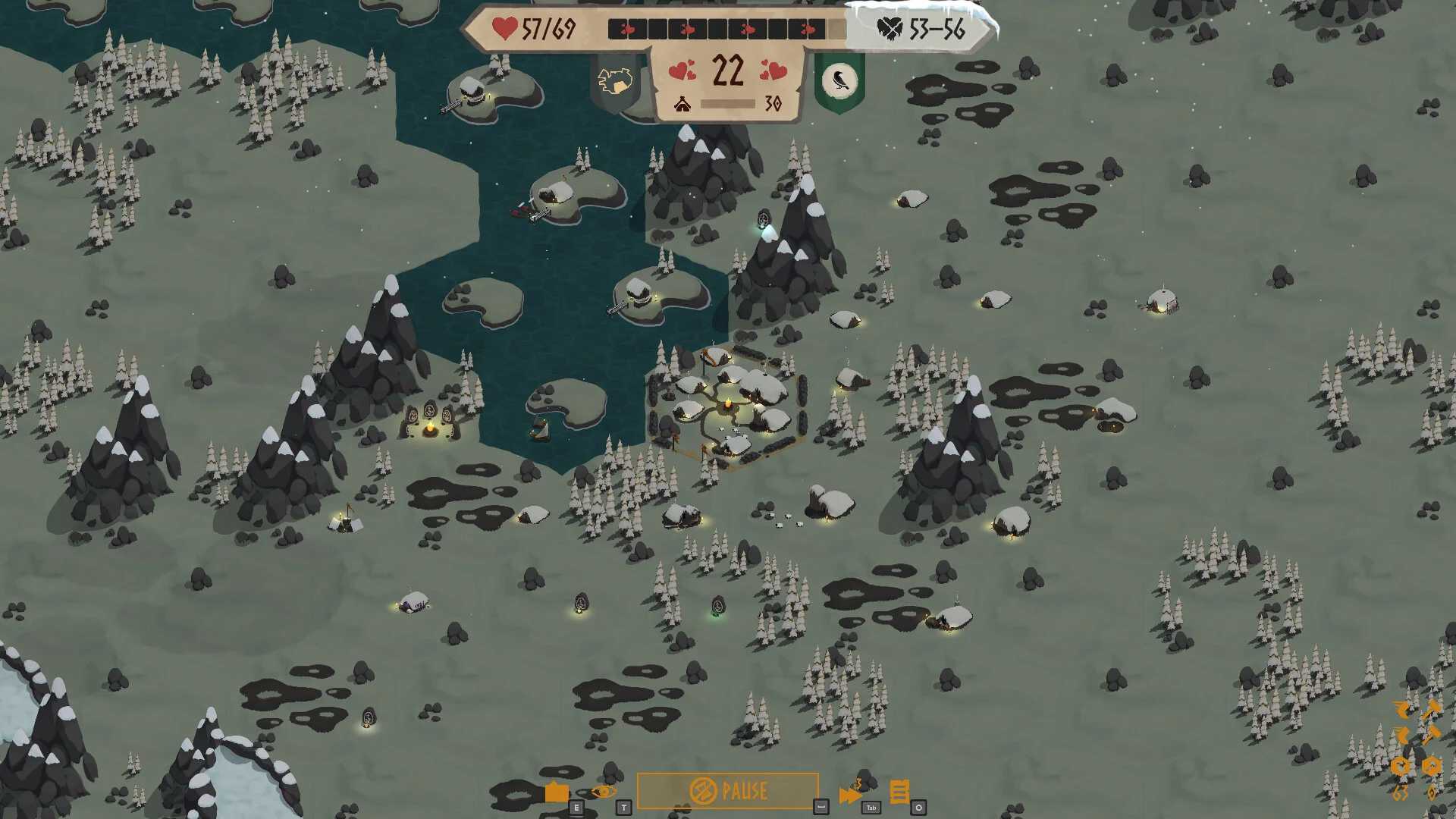Open the island map banner
Viewport: 1456px width, 819px height.
pyautogui.click(x=615, y=80)
